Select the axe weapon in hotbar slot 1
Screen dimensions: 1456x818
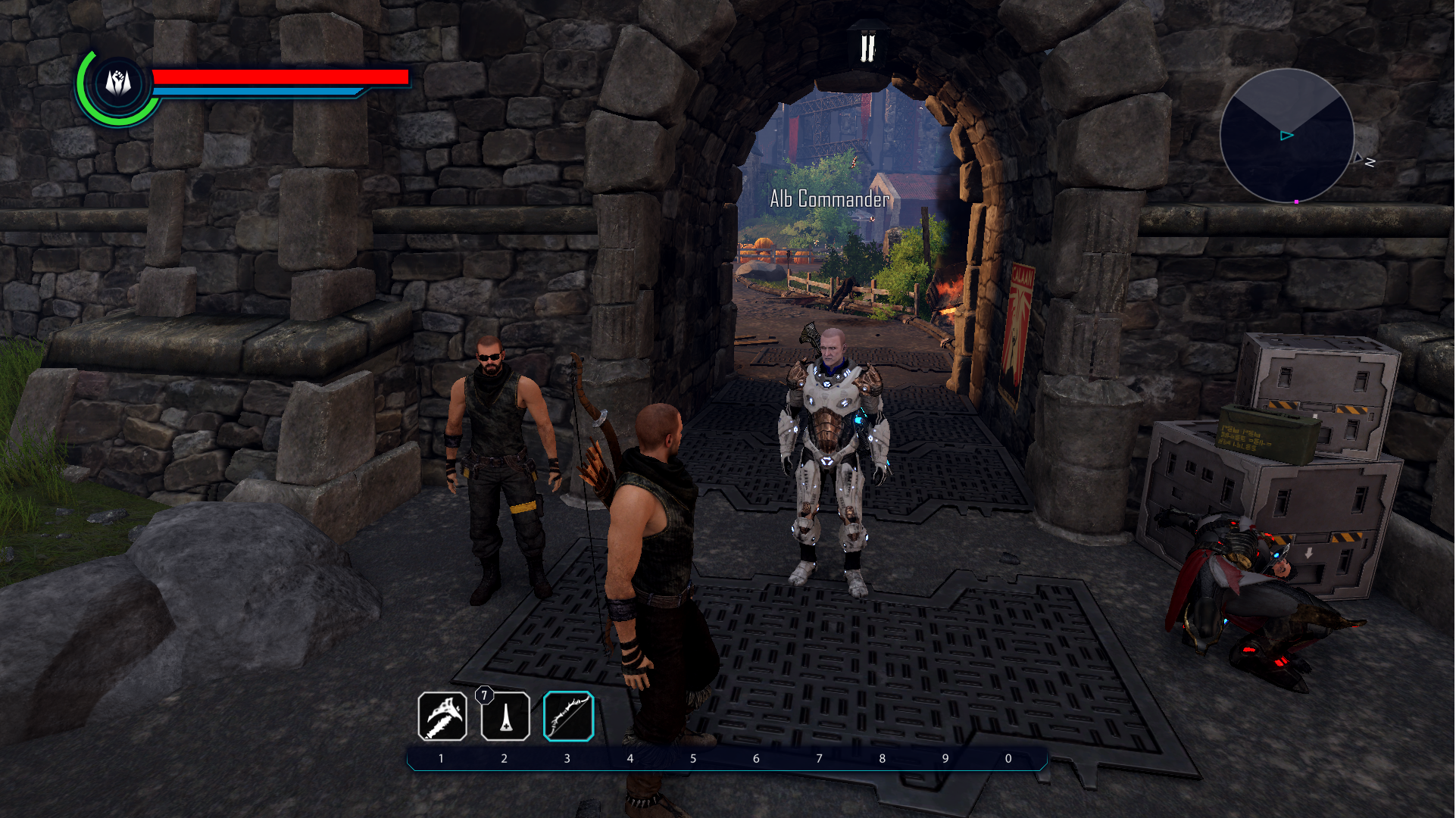coord(442,717)
